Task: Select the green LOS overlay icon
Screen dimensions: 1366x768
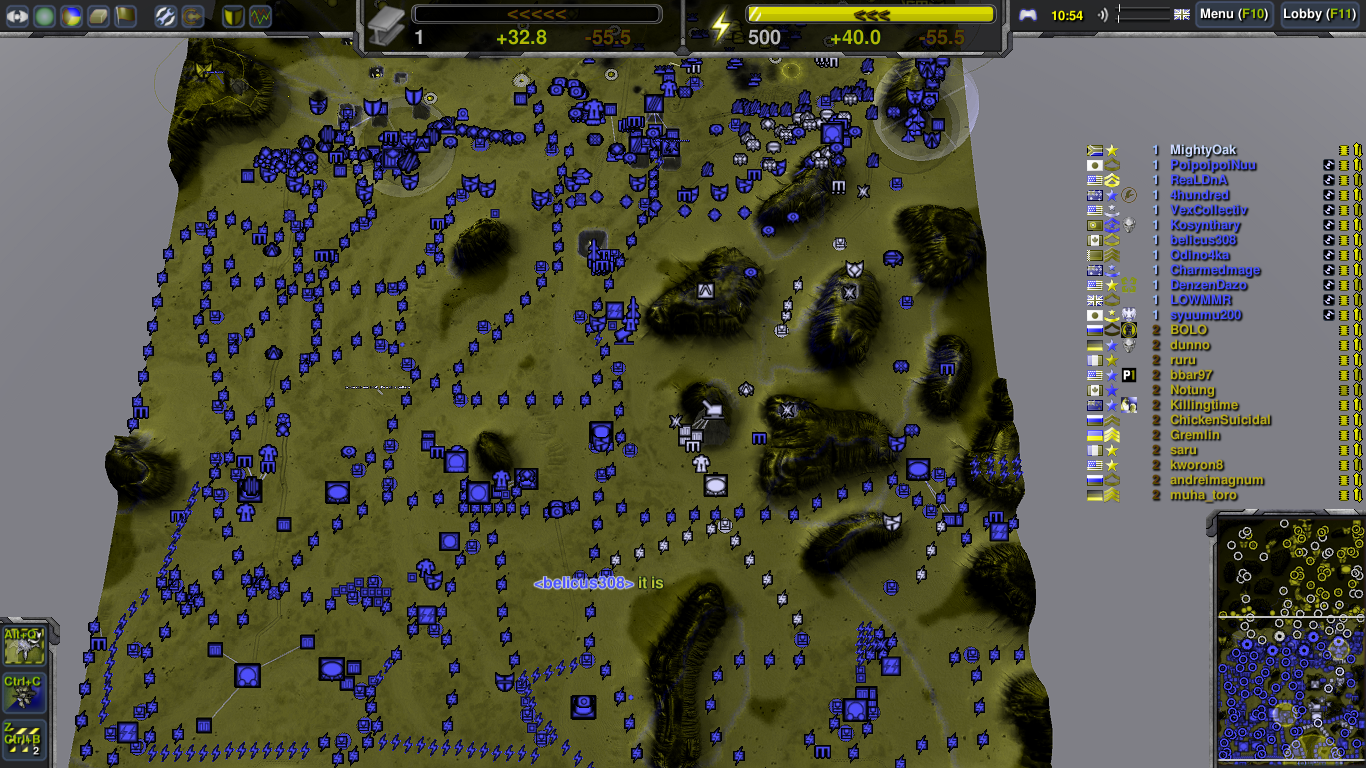Action: (x=43, y=16)
